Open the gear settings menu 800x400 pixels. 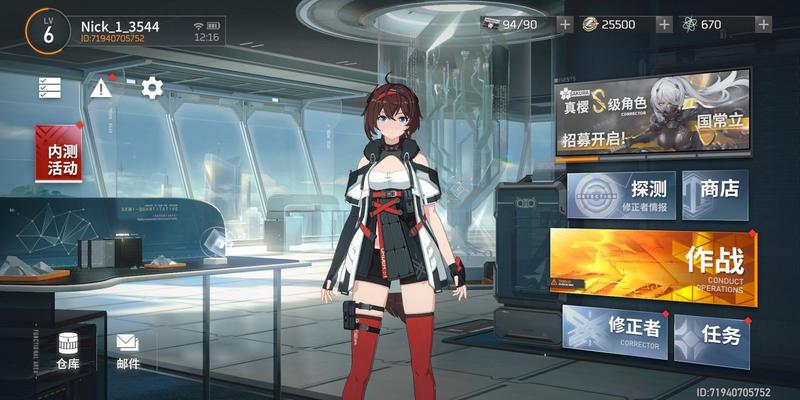pyautogui.click(x=152, y=88)
